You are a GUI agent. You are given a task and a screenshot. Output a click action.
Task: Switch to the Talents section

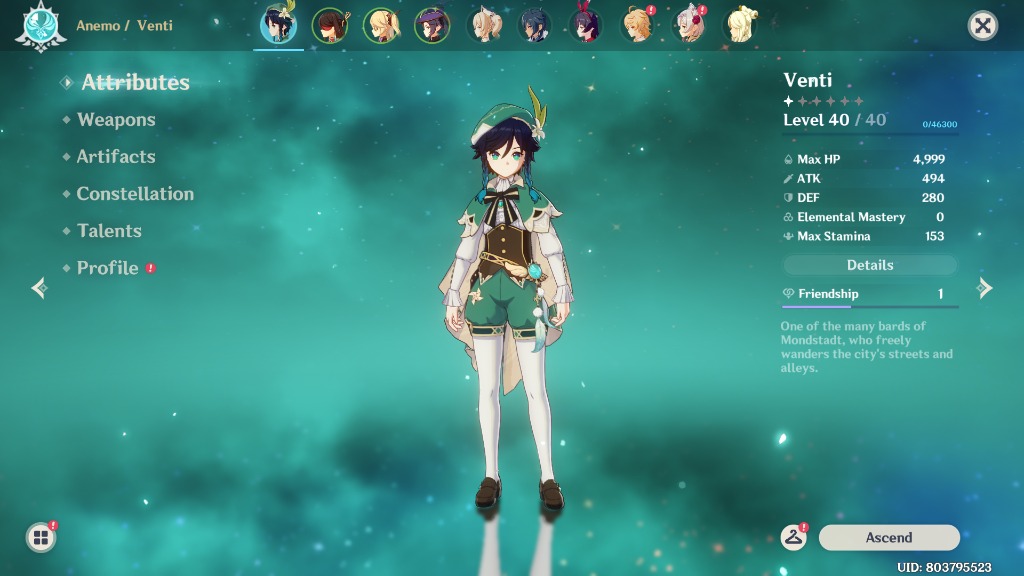point(109,231)
